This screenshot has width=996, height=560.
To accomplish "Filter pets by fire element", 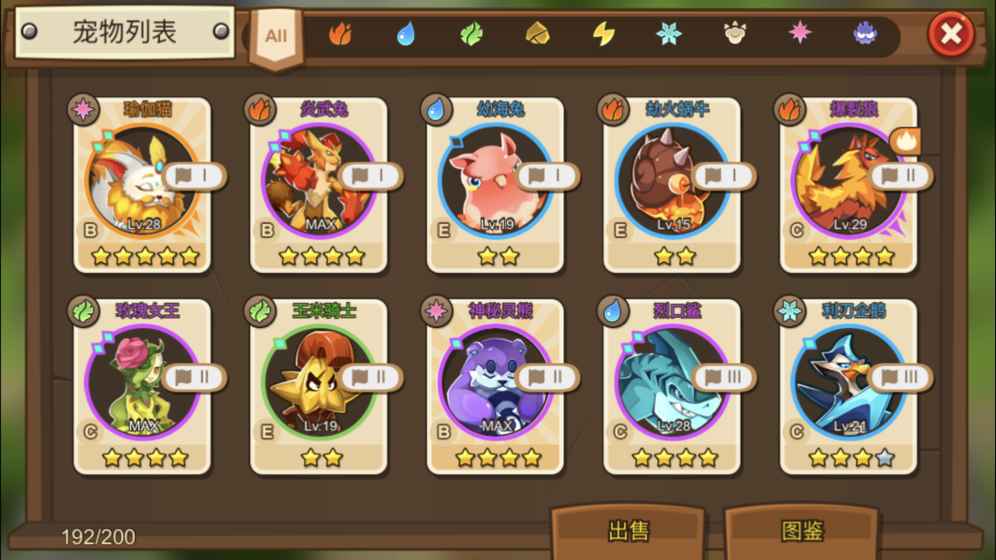I will click(340, 35).
